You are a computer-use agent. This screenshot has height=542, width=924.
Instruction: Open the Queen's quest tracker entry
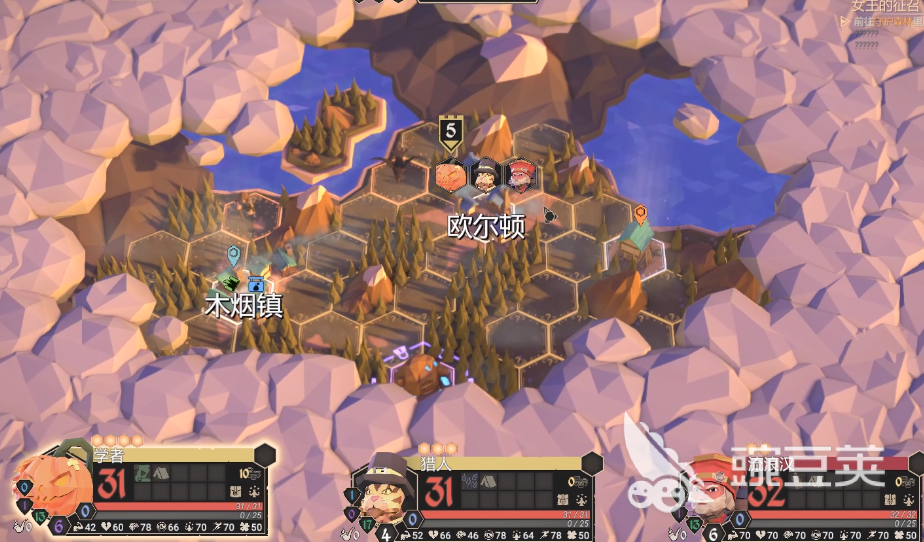[885, 6]
